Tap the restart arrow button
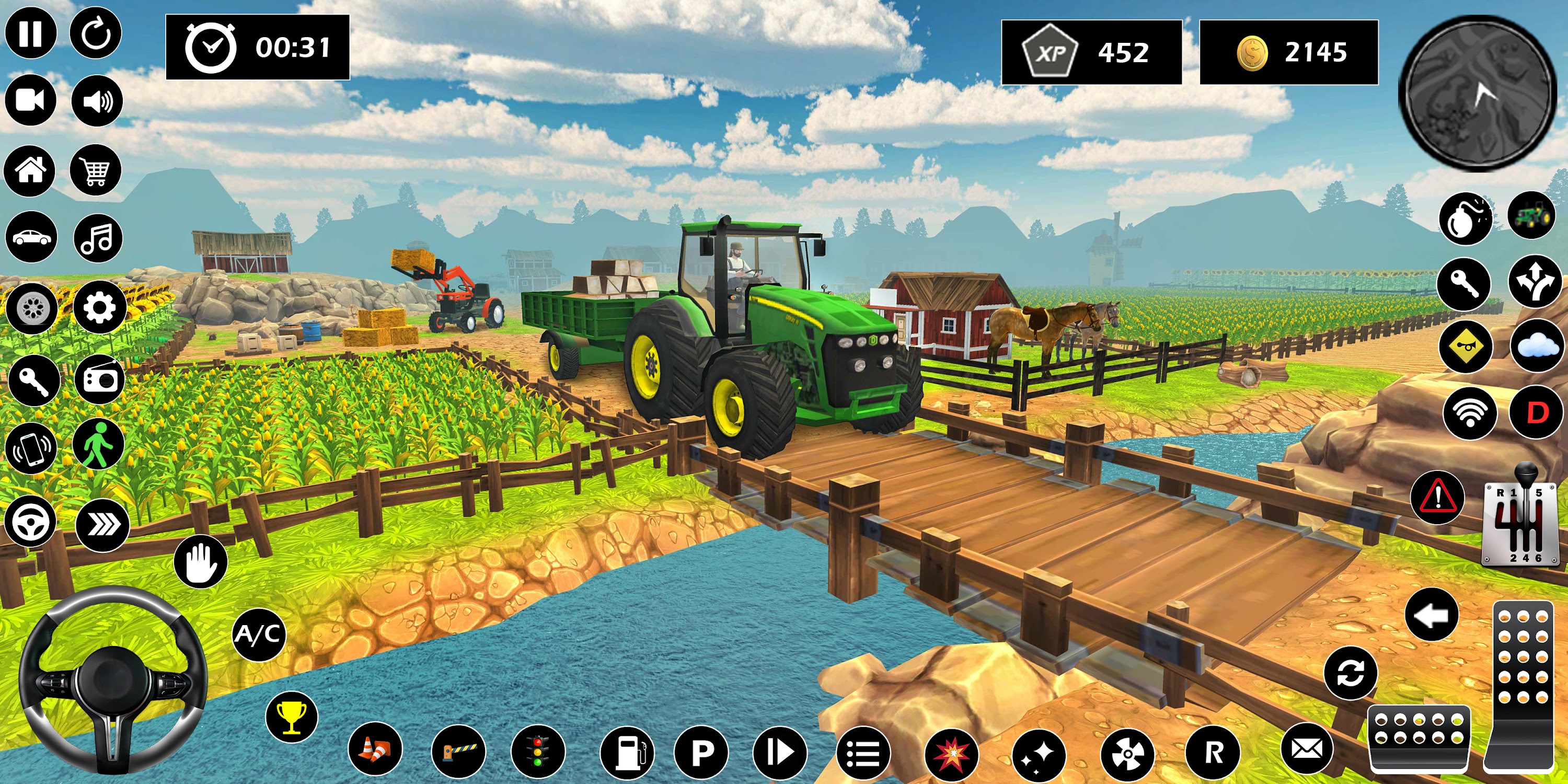The width and height of the screenshot is (1568, 784). click(x=96, y=33)
